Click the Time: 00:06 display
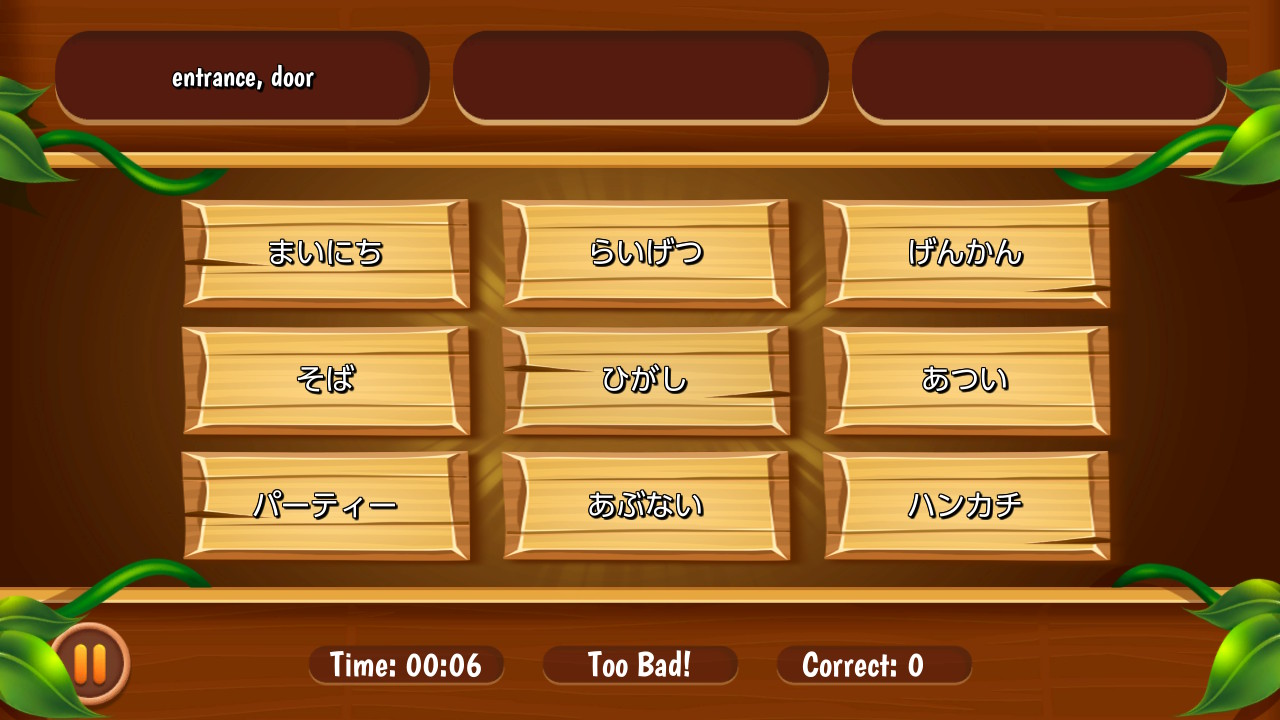Screen dimensions: 1280x720 click(405, 664)
